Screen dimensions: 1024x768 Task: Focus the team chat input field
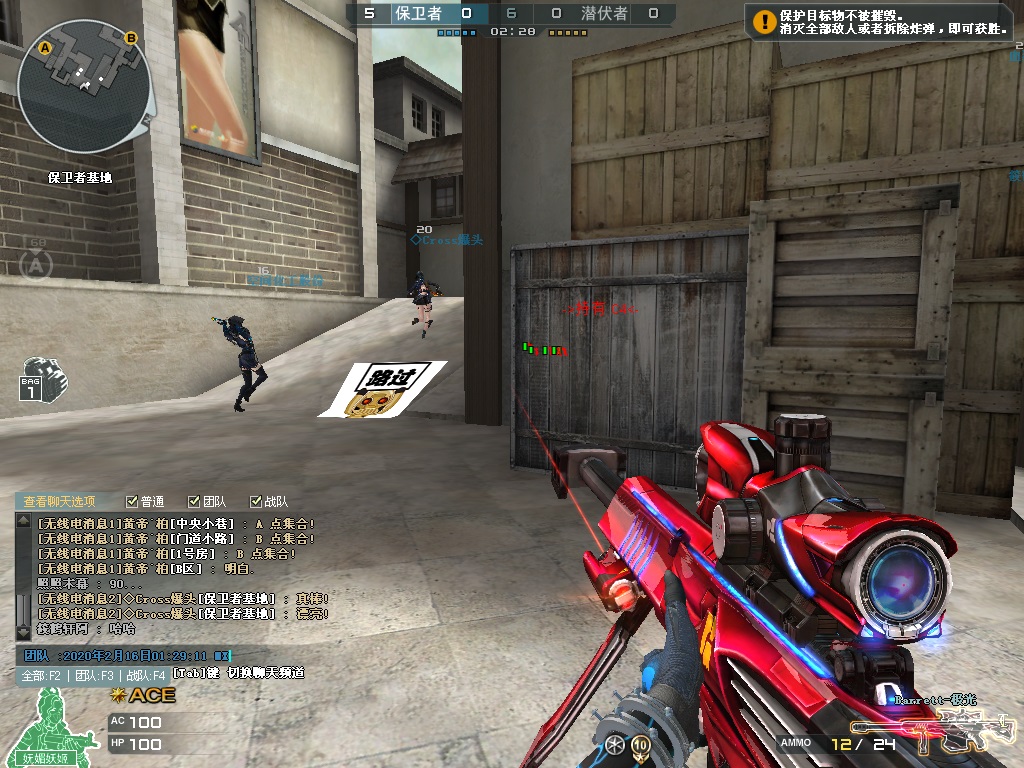coord(140,656)
